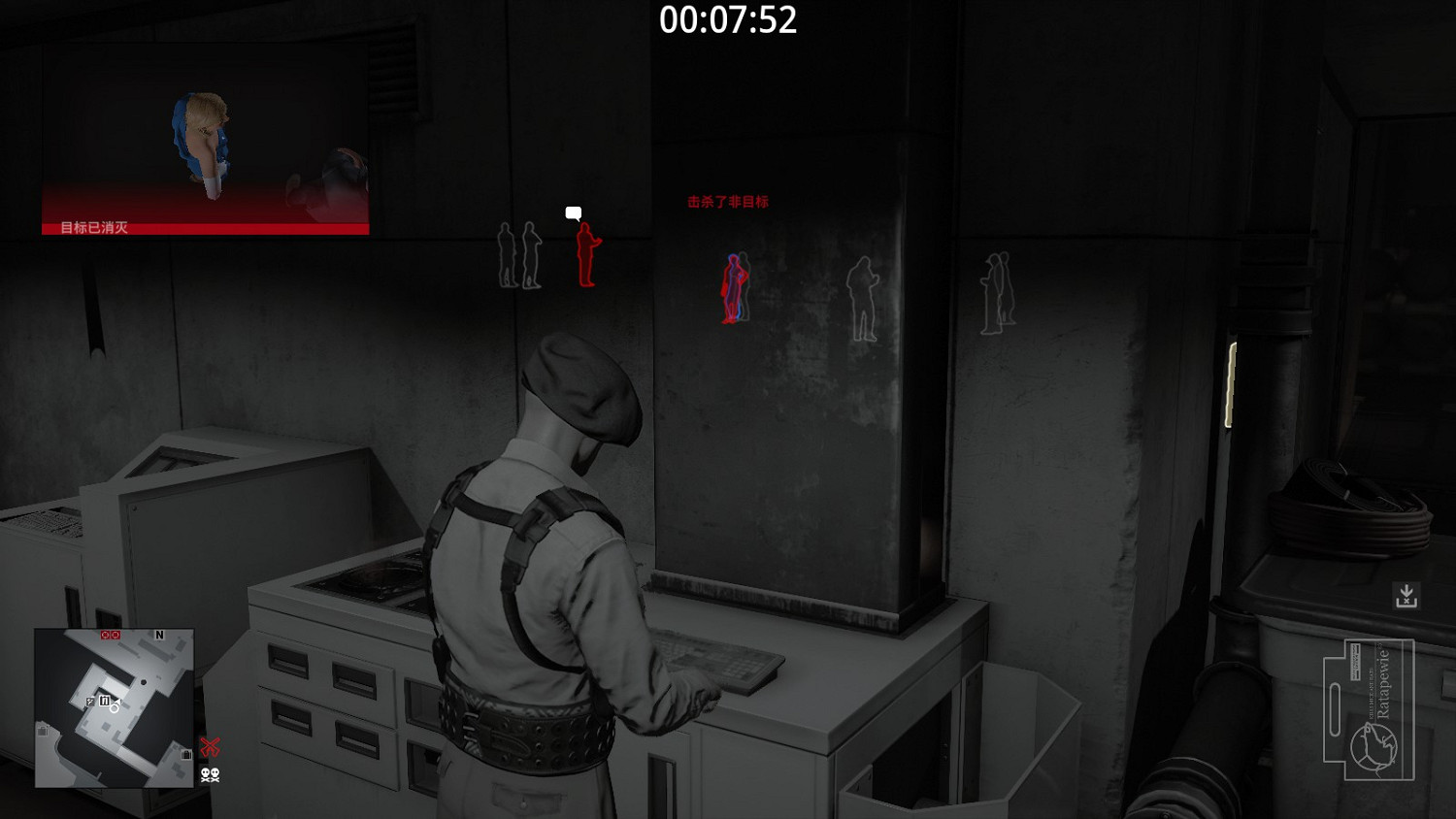This screenshot has width=1456, height=819.
Task: Click the elevator icon next to the player arrow
Action: point(104,699)
